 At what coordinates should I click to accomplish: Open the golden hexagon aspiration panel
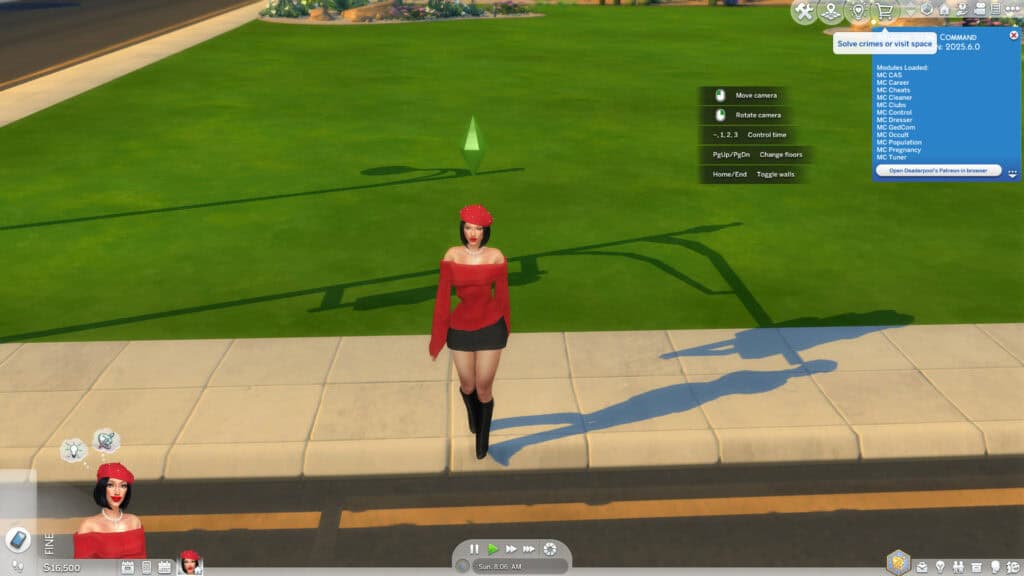(899, 562)
